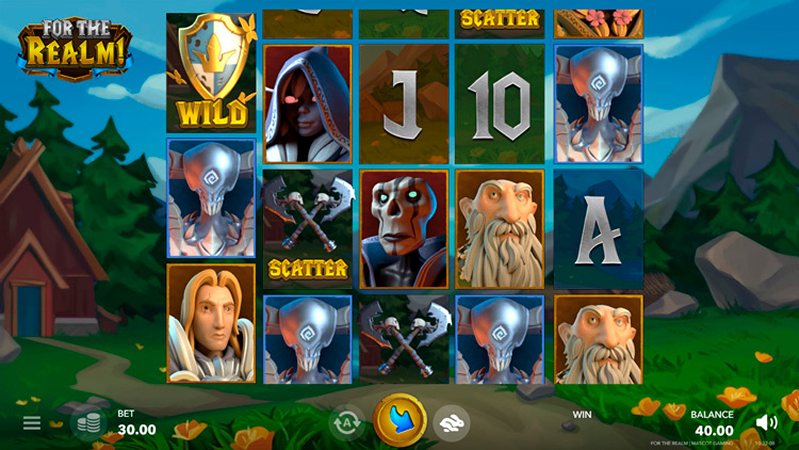Open the hamburger menu

[32, 423]
